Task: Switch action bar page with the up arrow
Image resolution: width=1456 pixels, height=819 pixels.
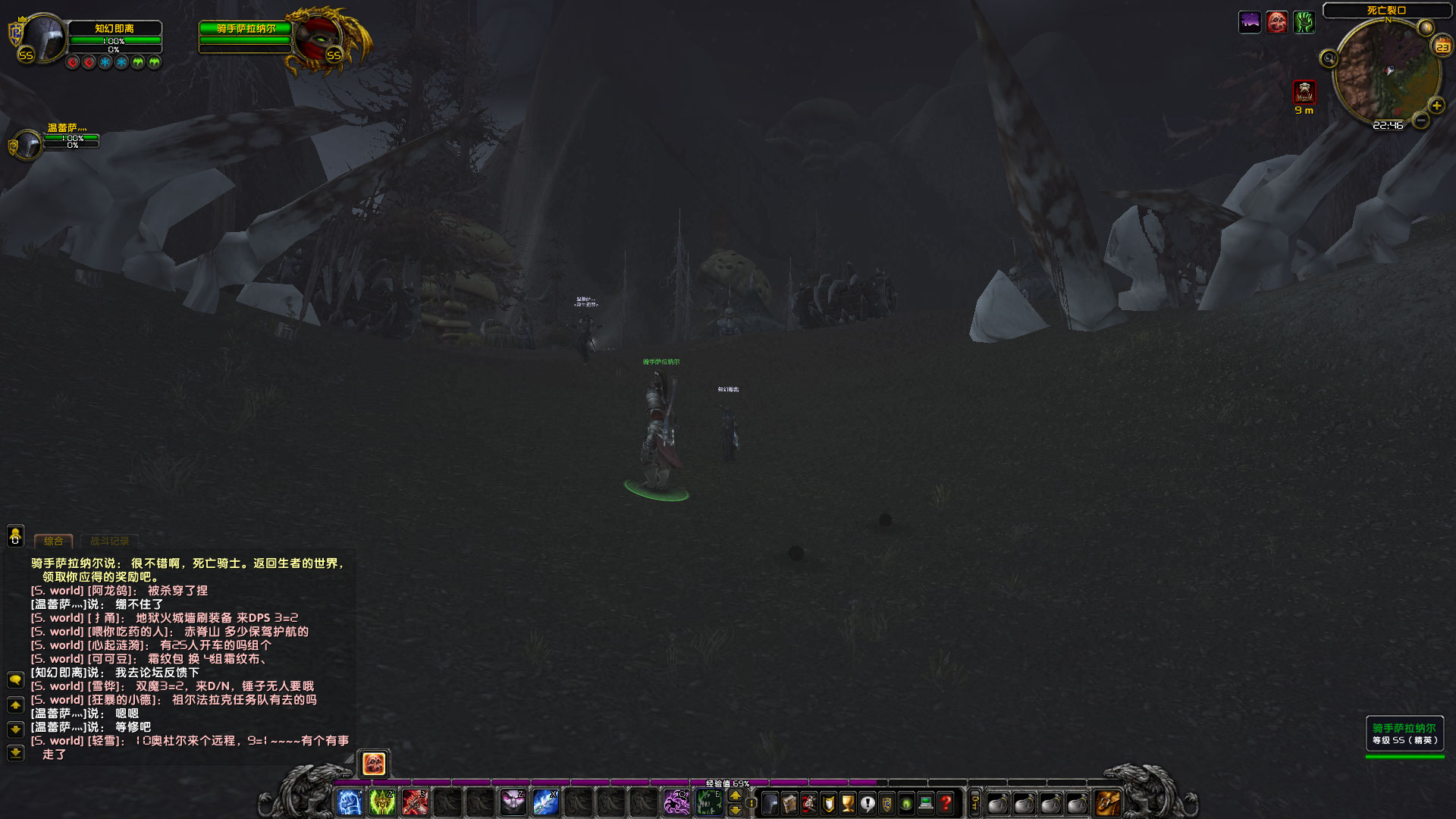Action: pyautogui.click(x=736, y=795)
